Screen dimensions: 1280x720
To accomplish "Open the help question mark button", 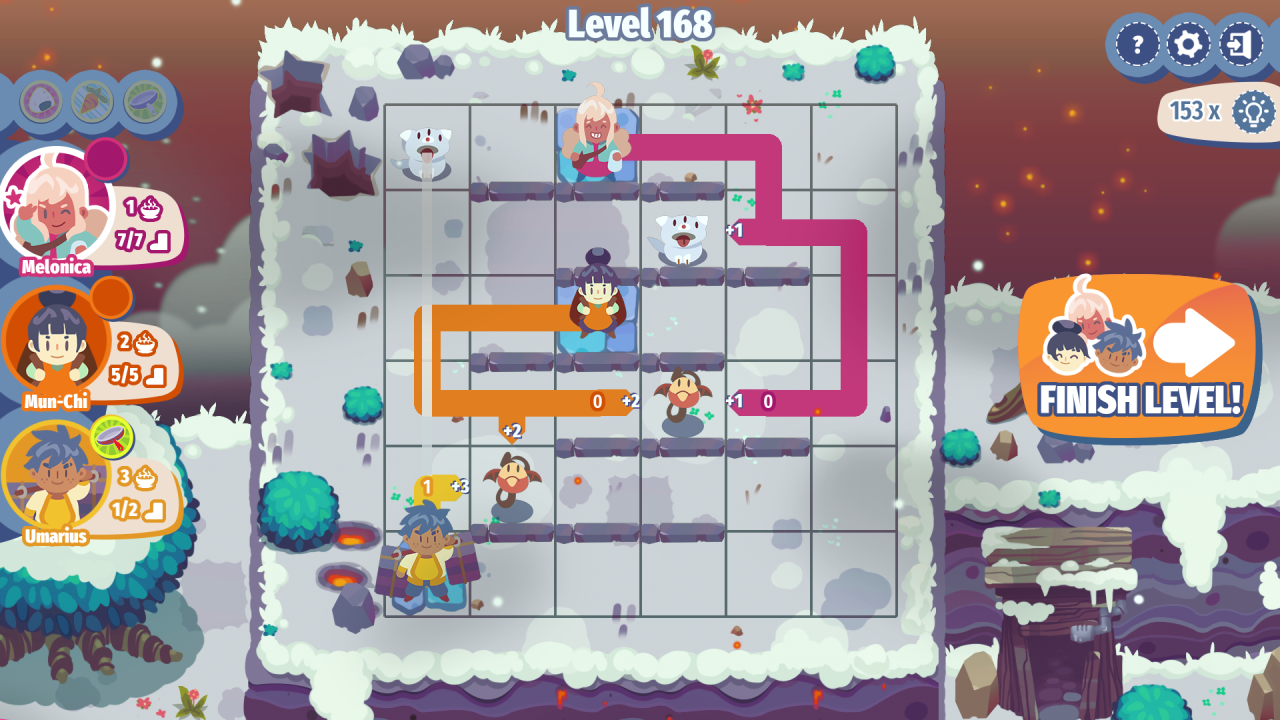I will click(1137, 45).
